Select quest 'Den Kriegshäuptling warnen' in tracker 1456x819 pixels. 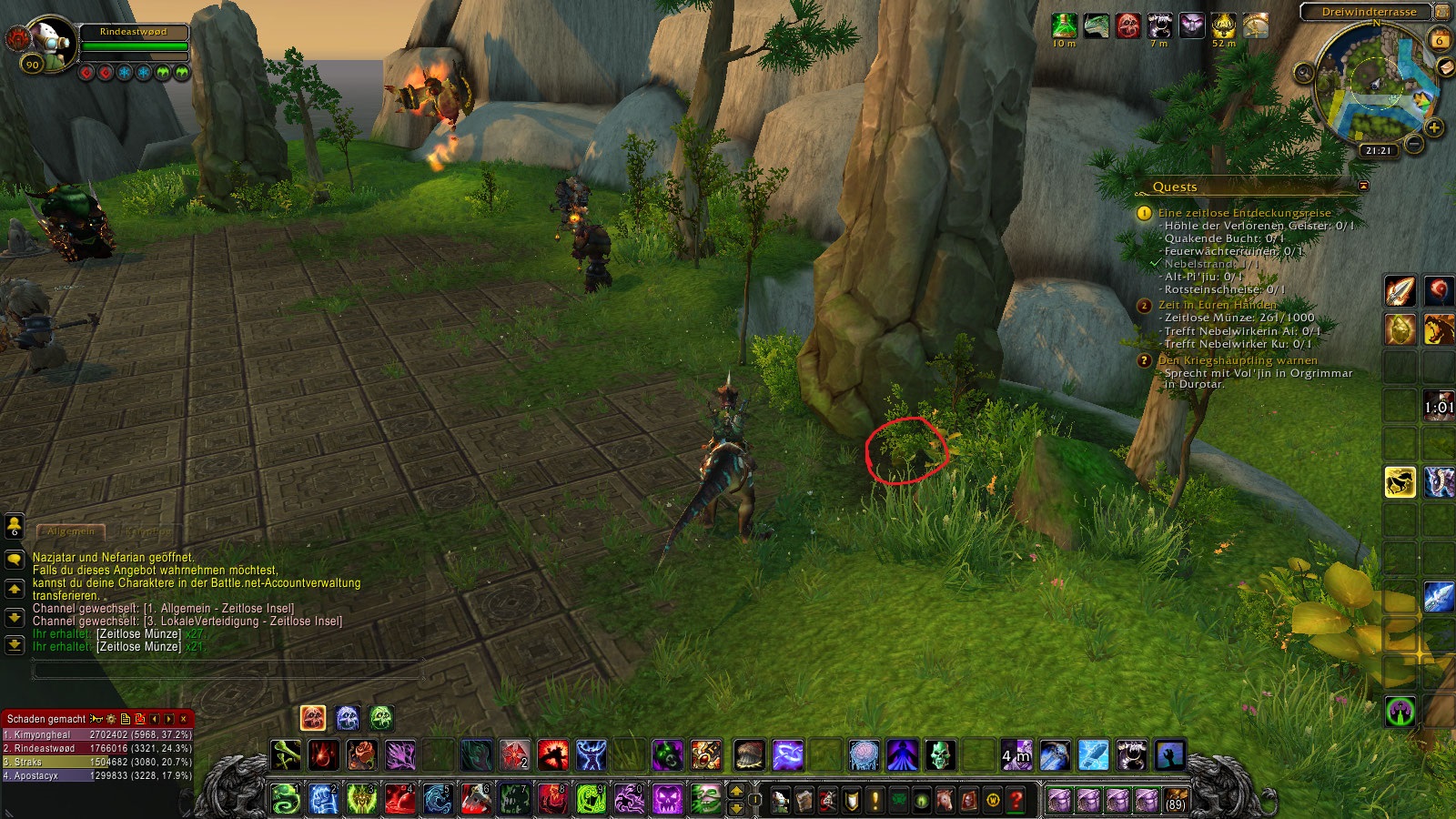pos(1238,360)
